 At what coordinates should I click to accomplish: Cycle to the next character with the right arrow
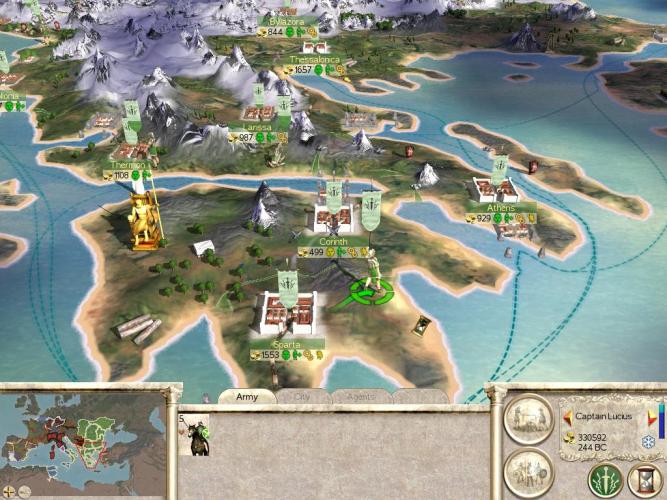coord(650,416)
